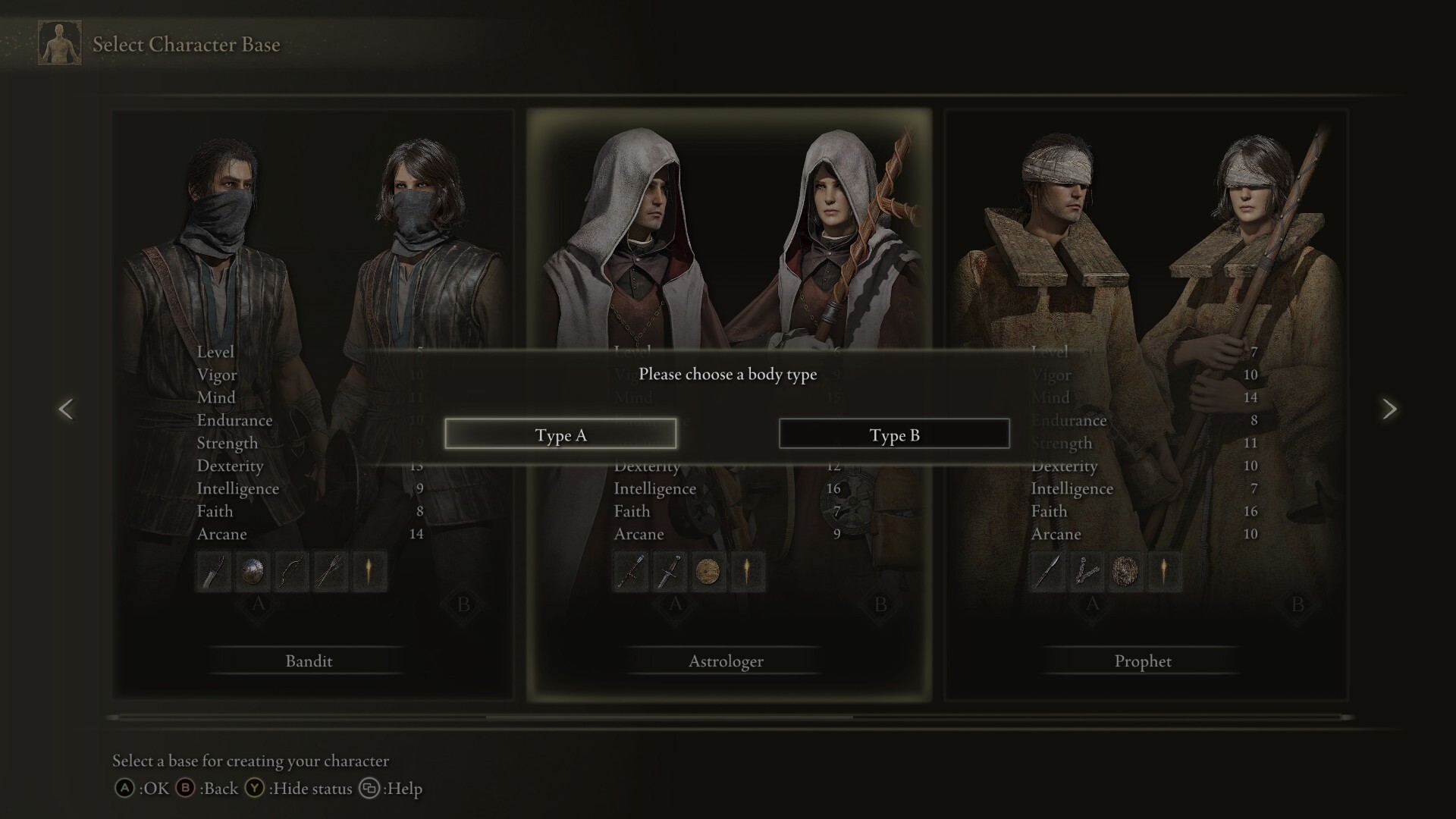Show more classes with the right arrow
The height and width of the screenshot is (819, 1456).
coord(1389,409)
